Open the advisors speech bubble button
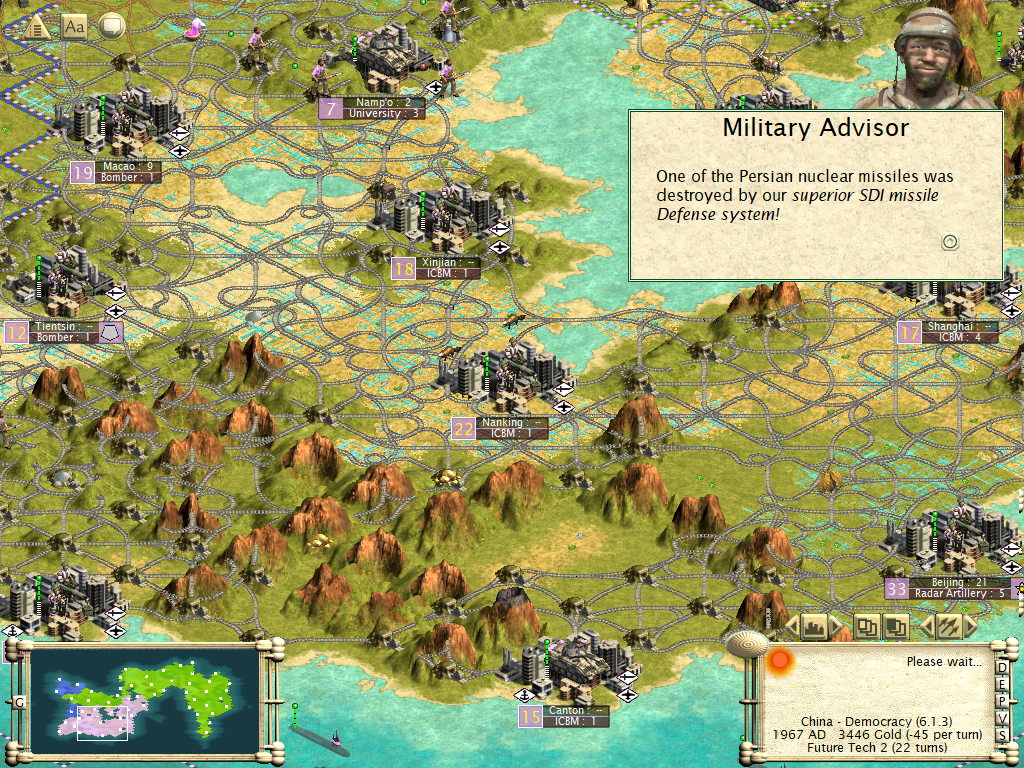Image resolution: width=1024 pixels, height=768 pixels. pyautogui.click(x=111, y=26)
